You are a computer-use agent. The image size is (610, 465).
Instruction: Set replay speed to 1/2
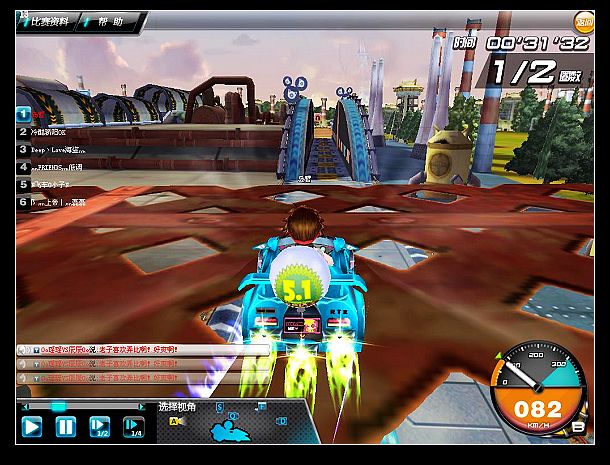(99, 427)
